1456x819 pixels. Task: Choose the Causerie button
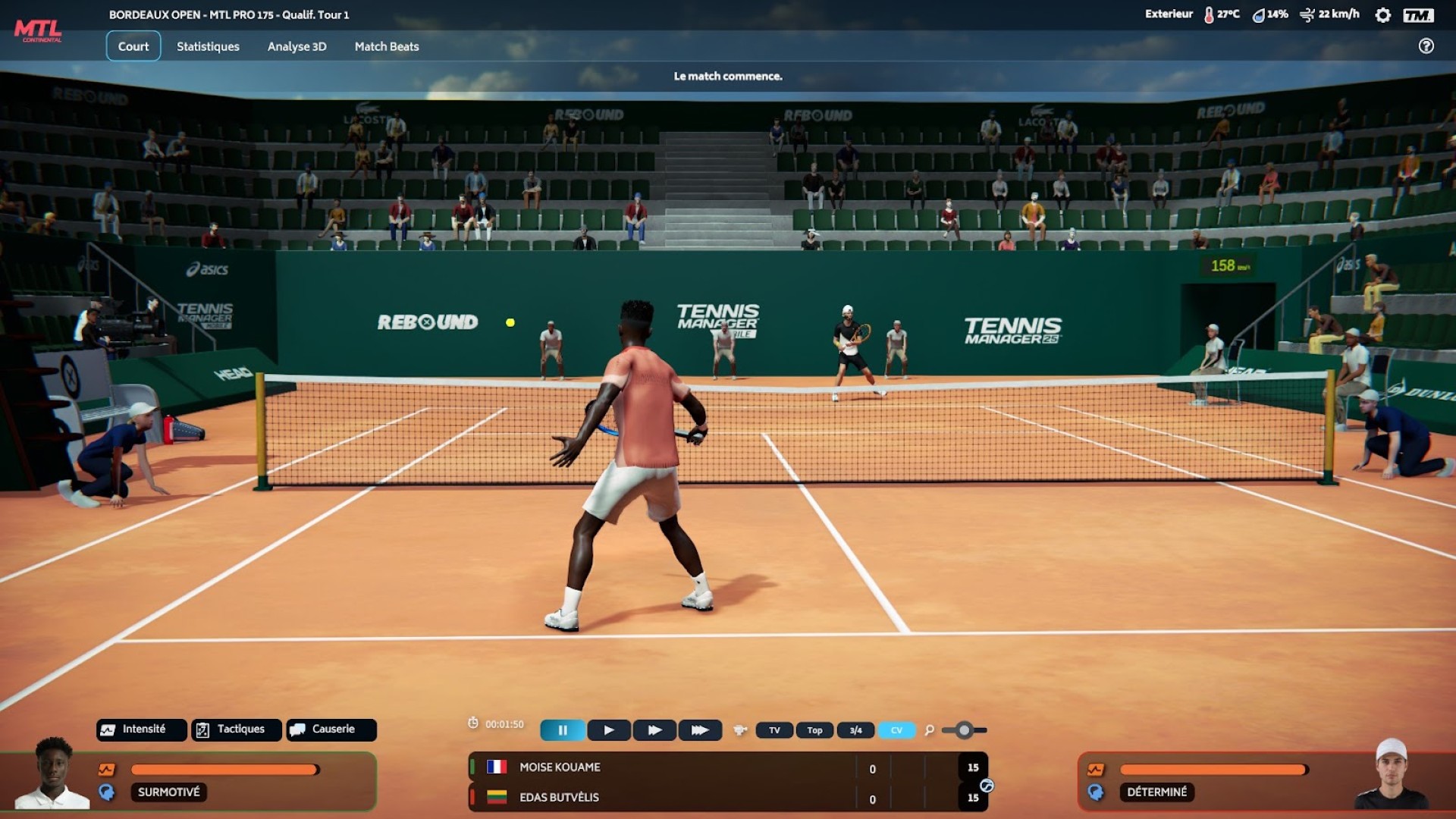click(331, 730)
